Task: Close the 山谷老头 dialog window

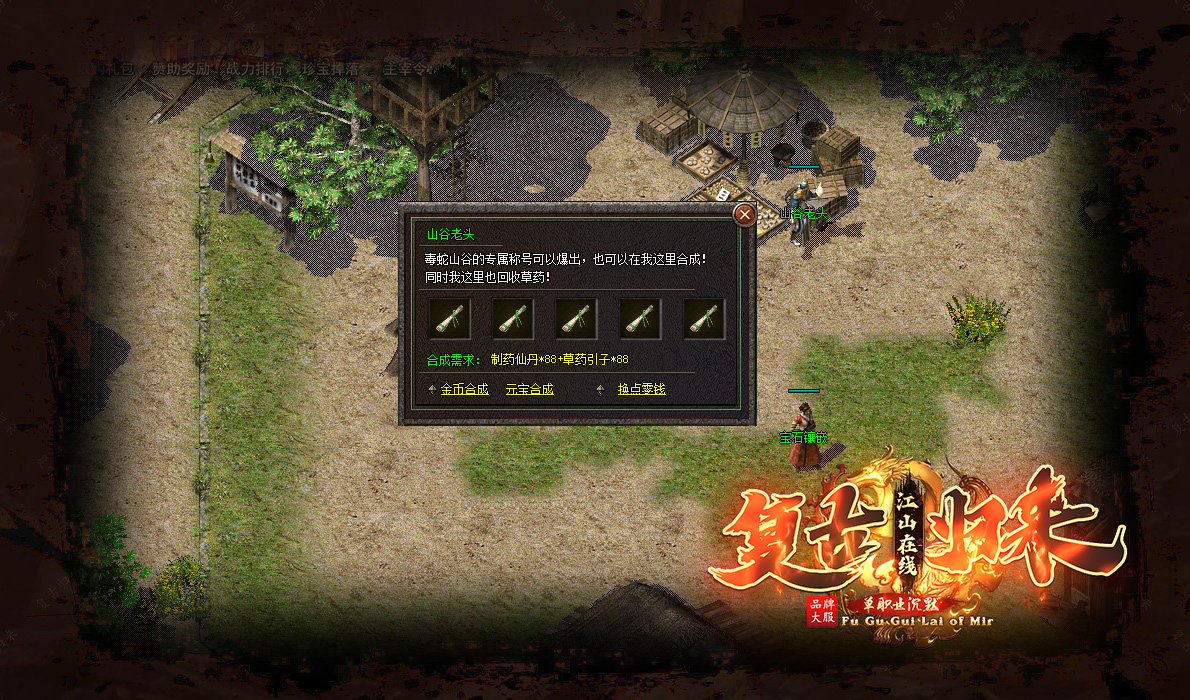Action: coord(744,214)
